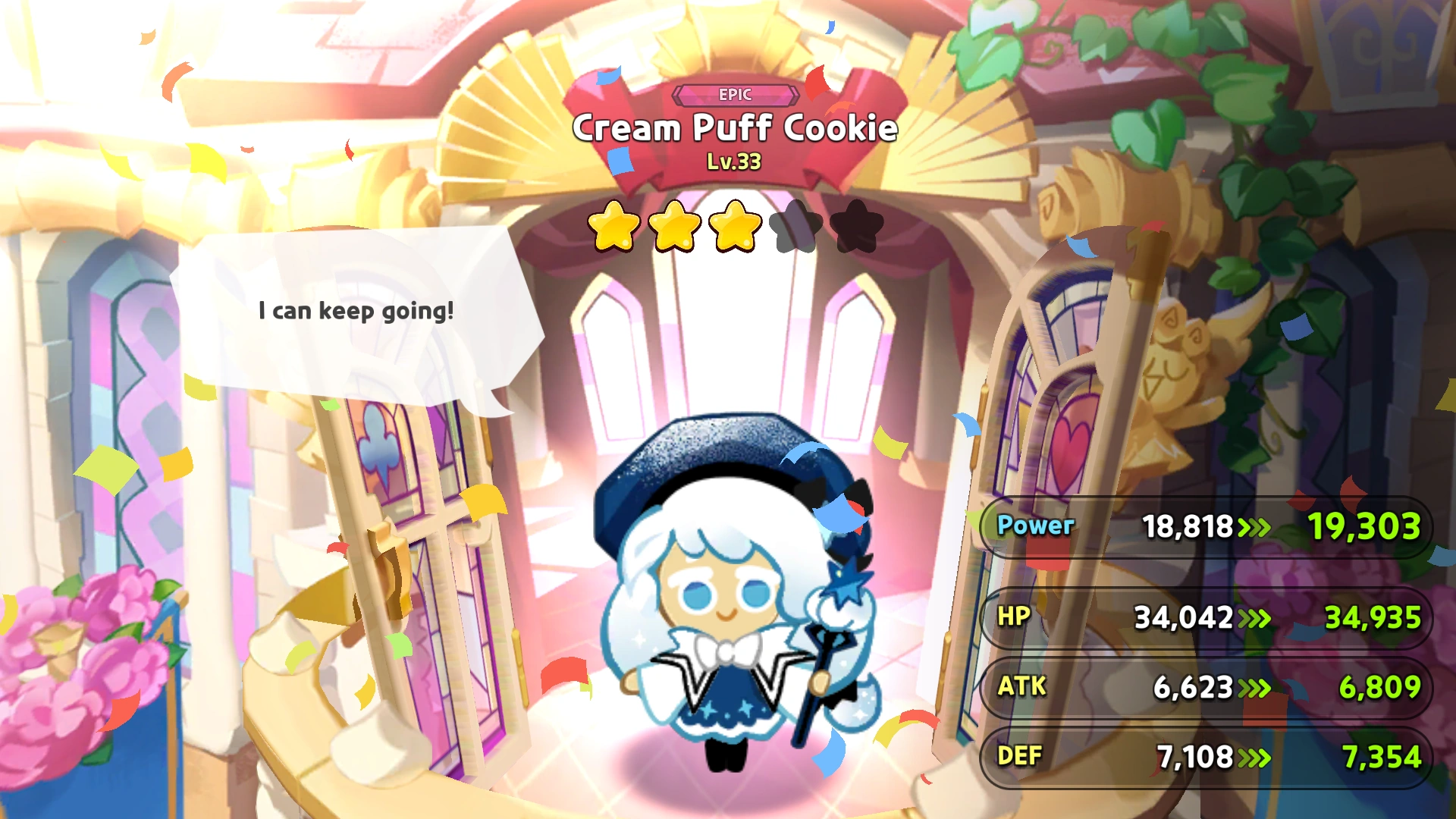Click the speech bubble saying I can keep going
Screen dimensions: 1456x819
(x=356, y=311)
